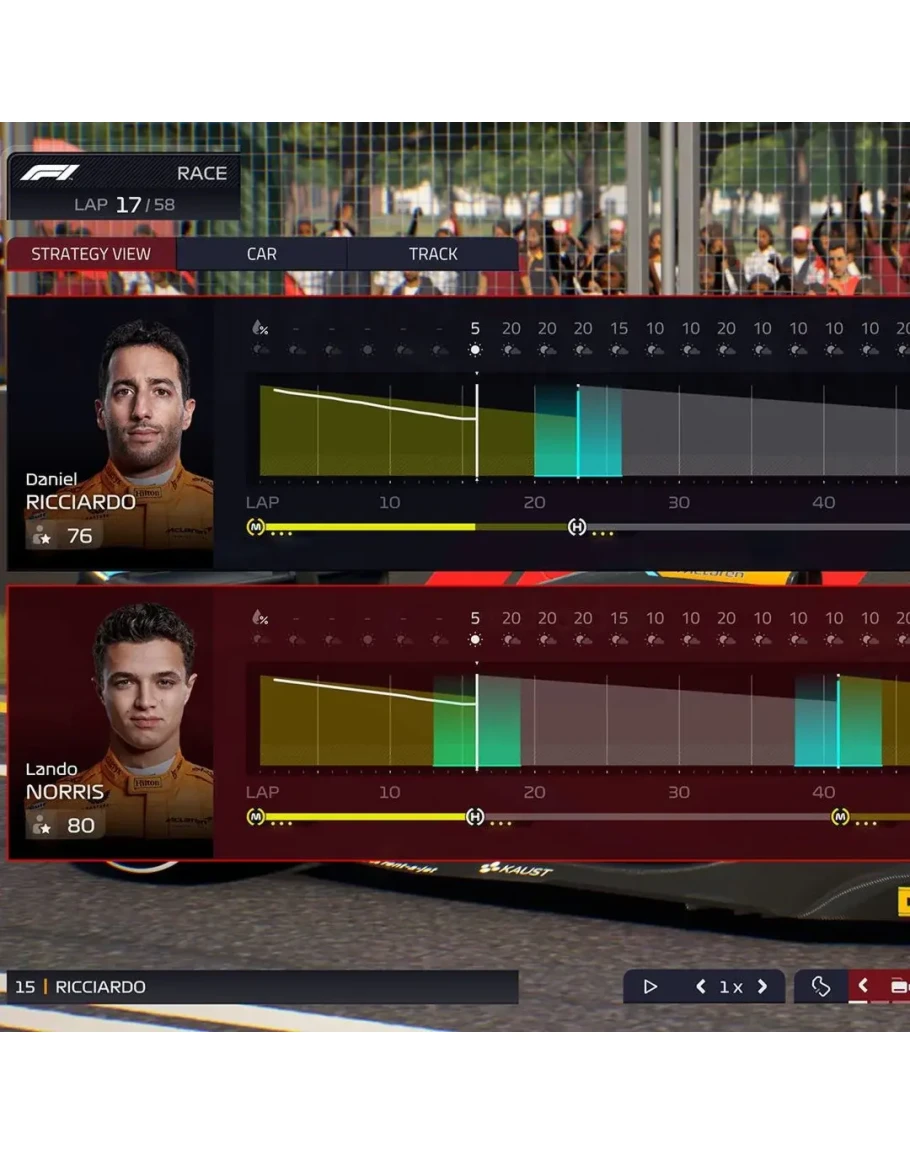Click Norris's starting medium tyre marker

pos(256,817)
